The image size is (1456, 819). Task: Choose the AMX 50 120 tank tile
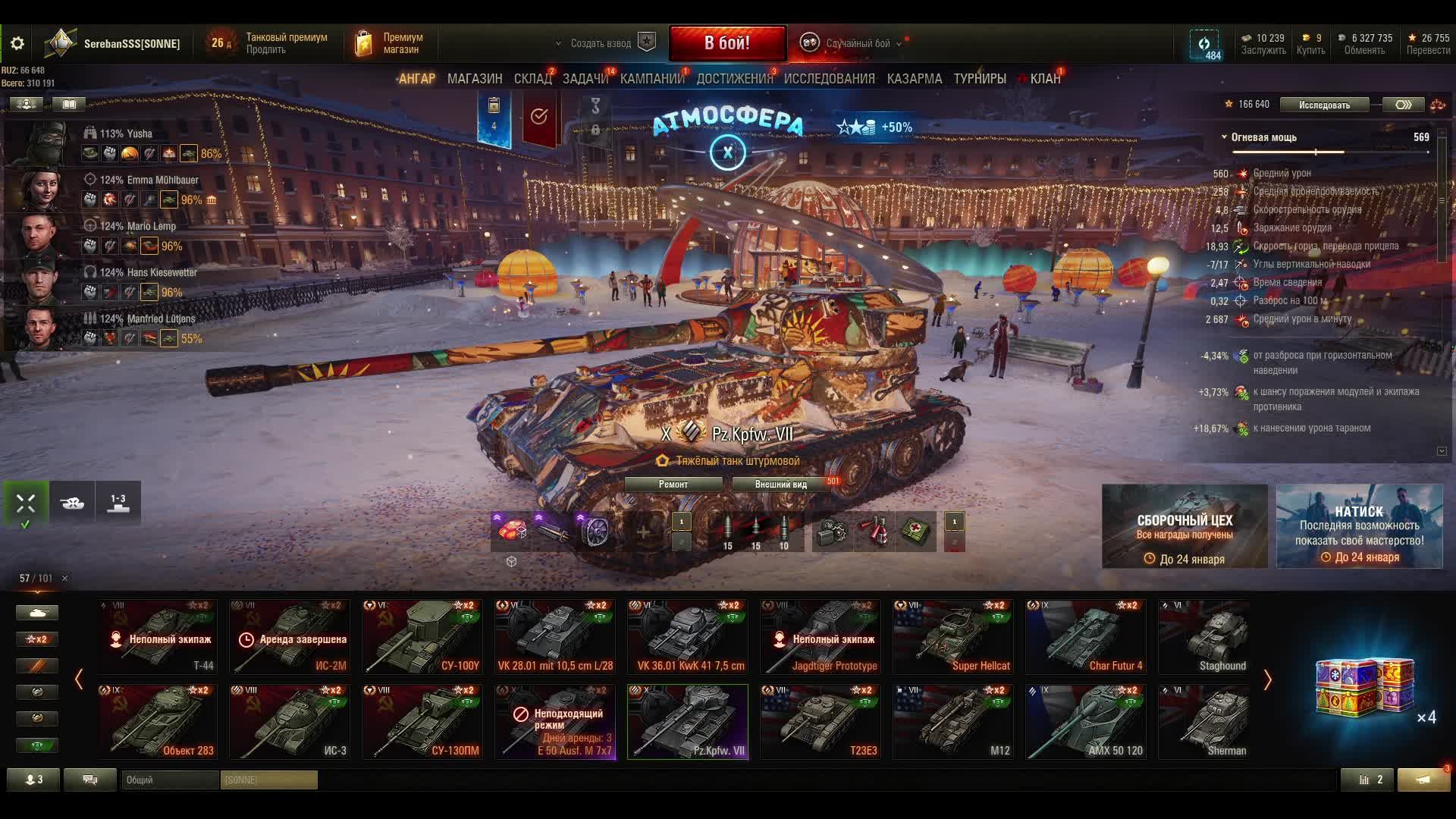(x=1085, y=721)
